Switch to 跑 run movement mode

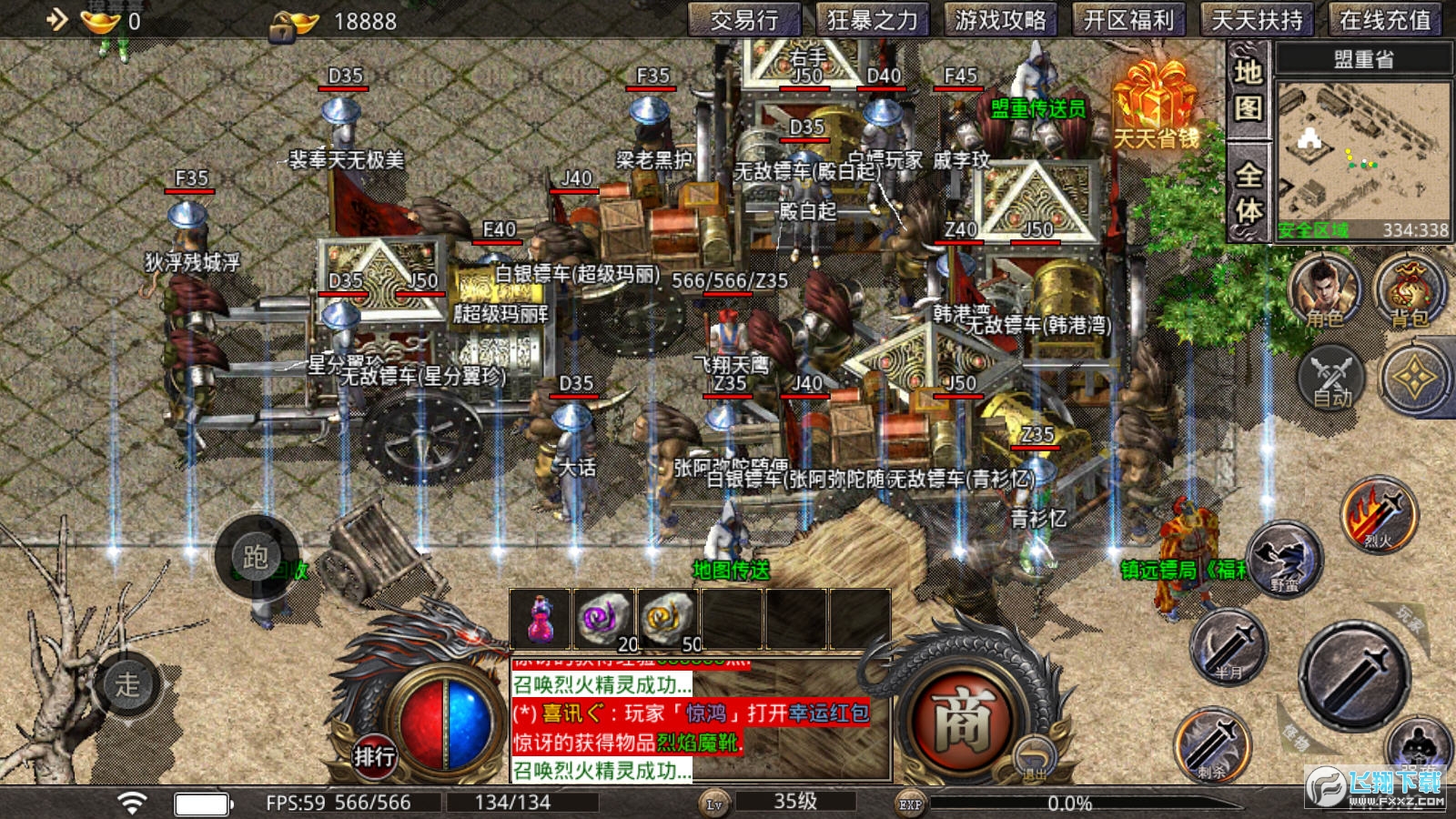(256, 556)
